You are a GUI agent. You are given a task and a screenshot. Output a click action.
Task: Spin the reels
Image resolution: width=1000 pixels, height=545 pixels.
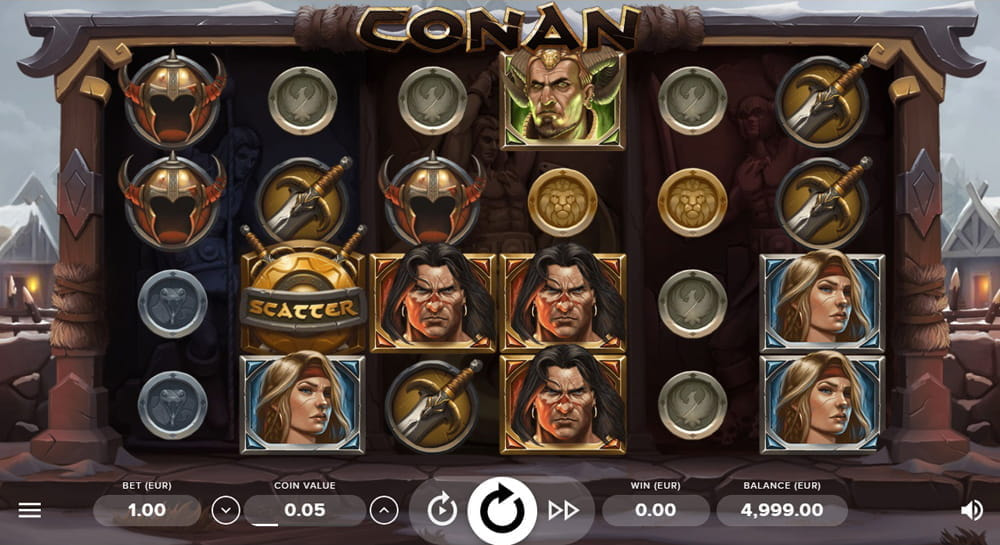pos(502,511)
